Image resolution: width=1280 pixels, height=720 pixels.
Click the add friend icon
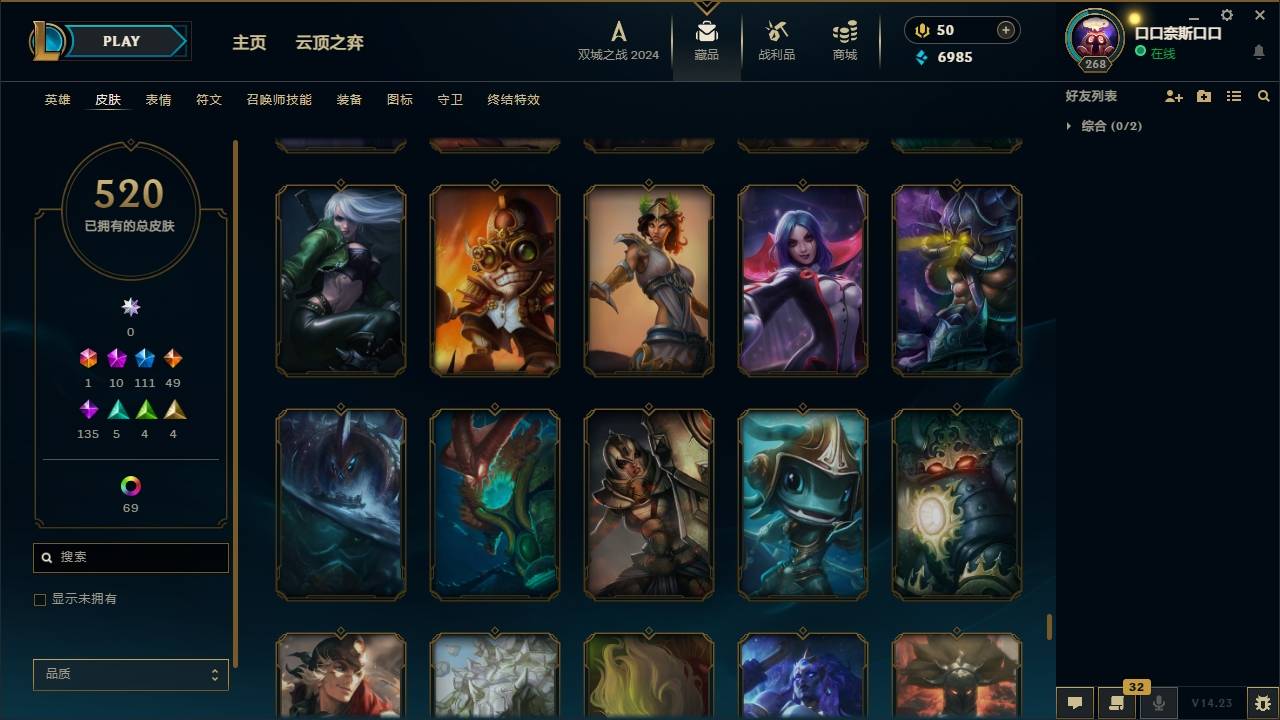pos(1174,95)
